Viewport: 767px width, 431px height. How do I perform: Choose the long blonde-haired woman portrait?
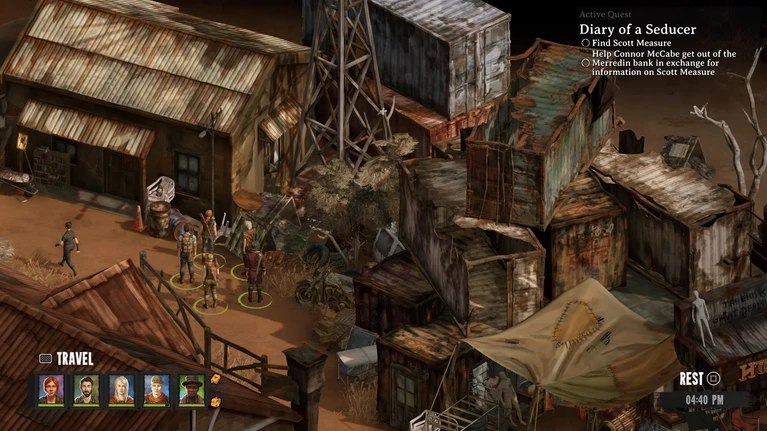121,389
